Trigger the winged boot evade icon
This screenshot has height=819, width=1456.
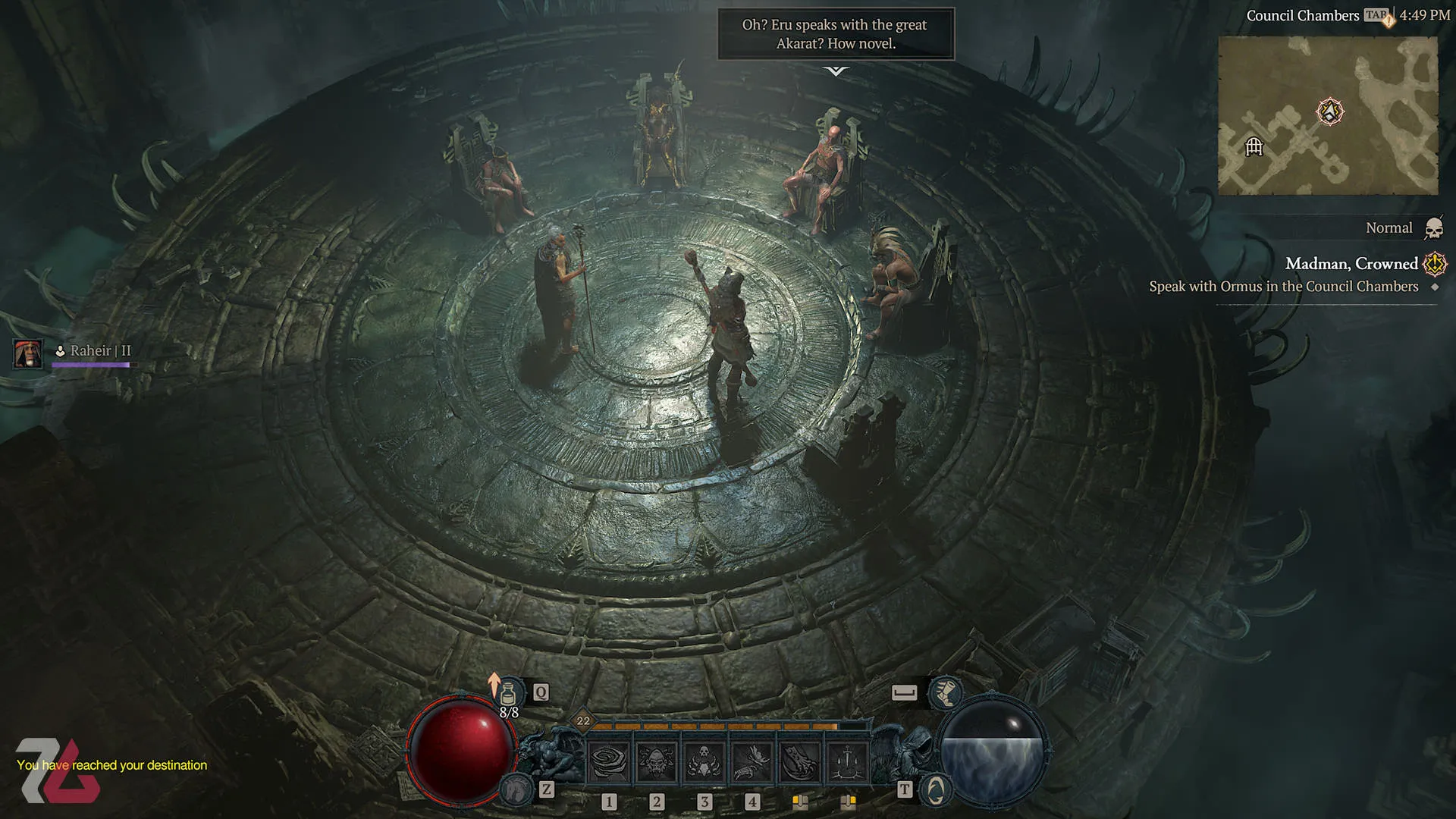point(945,692)
